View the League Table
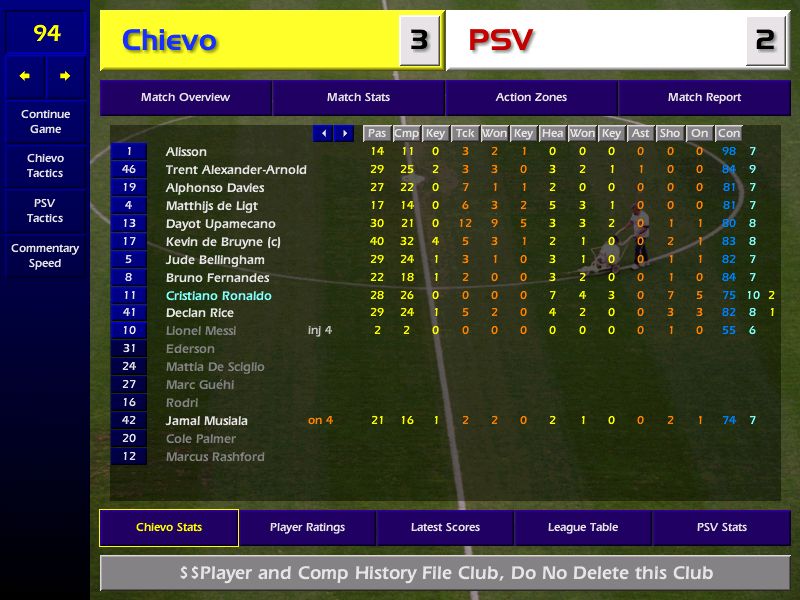This screenshot has height=600, width=800. (x=583, y=527)
